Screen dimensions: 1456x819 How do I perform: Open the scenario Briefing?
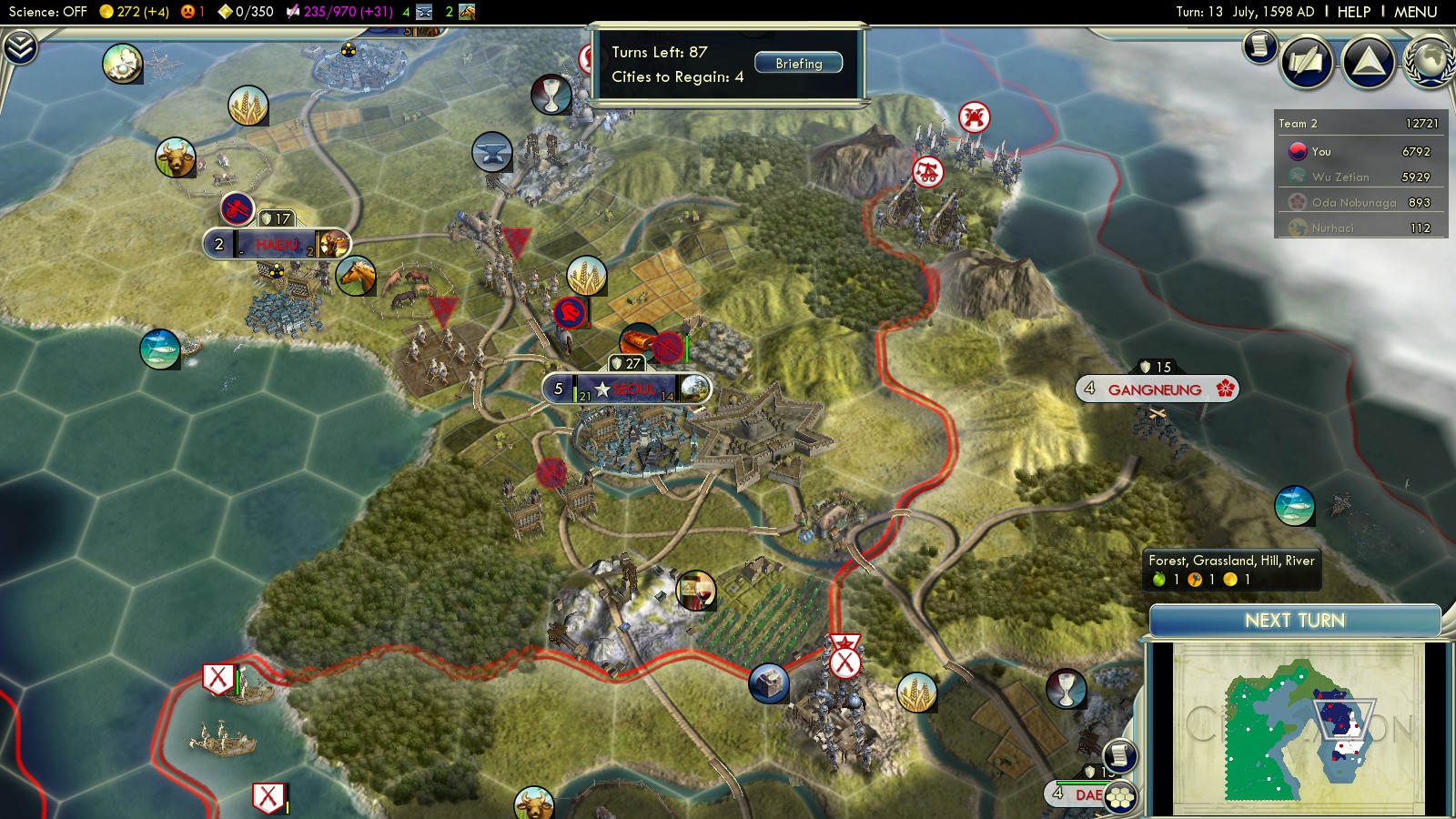[x=798, y=64]
